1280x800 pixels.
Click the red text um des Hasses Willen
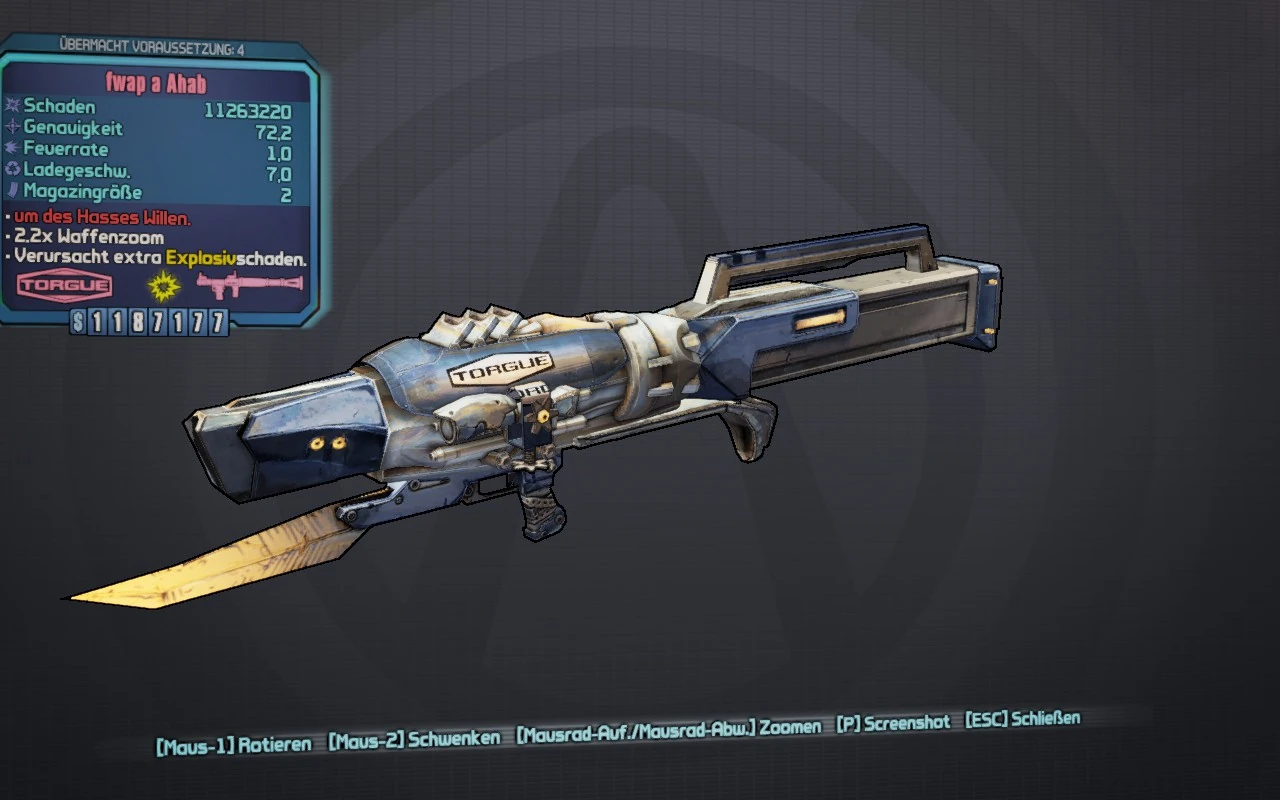pos(99,216)
